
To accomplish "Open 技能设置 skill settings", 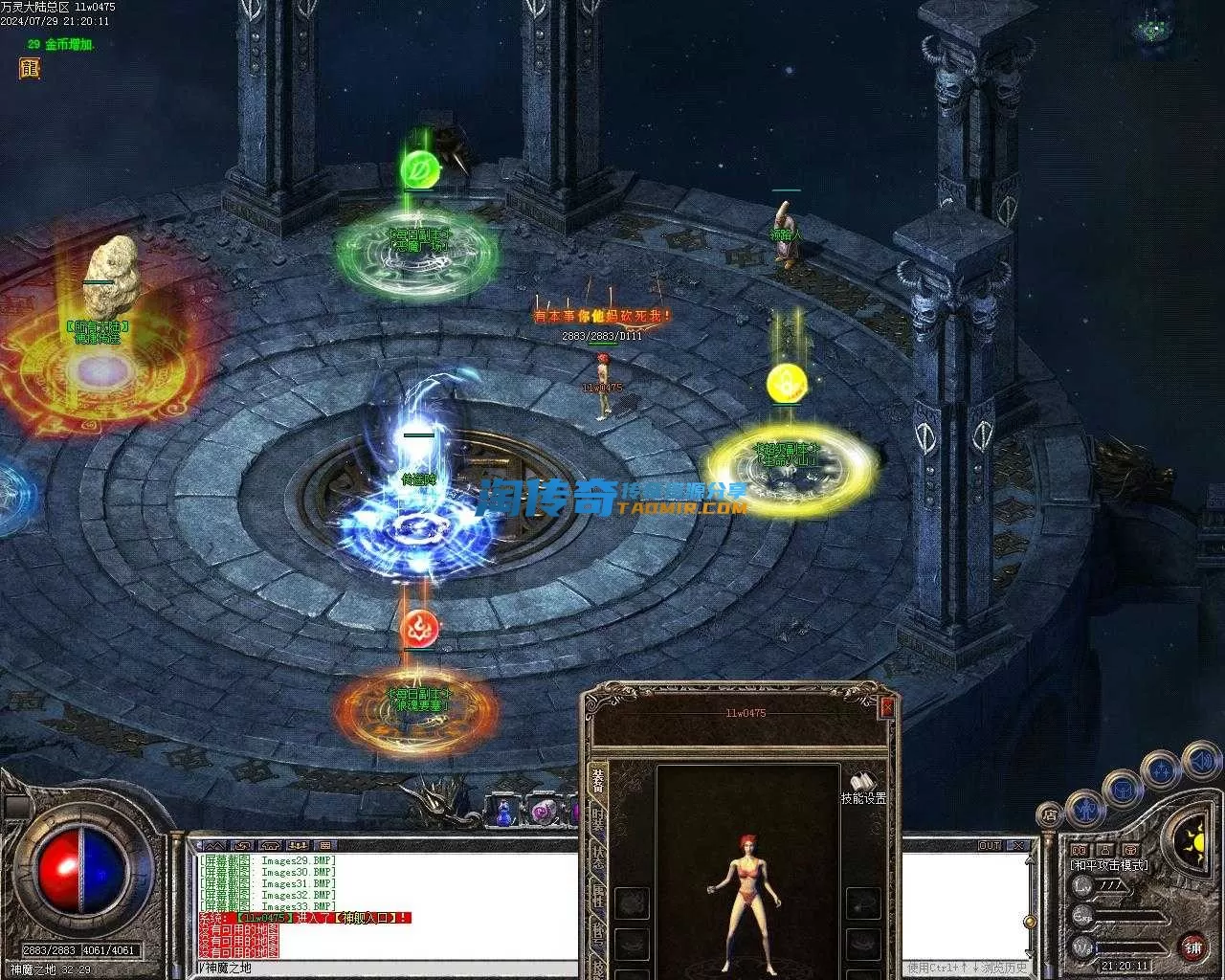I will tap(863, 786).
